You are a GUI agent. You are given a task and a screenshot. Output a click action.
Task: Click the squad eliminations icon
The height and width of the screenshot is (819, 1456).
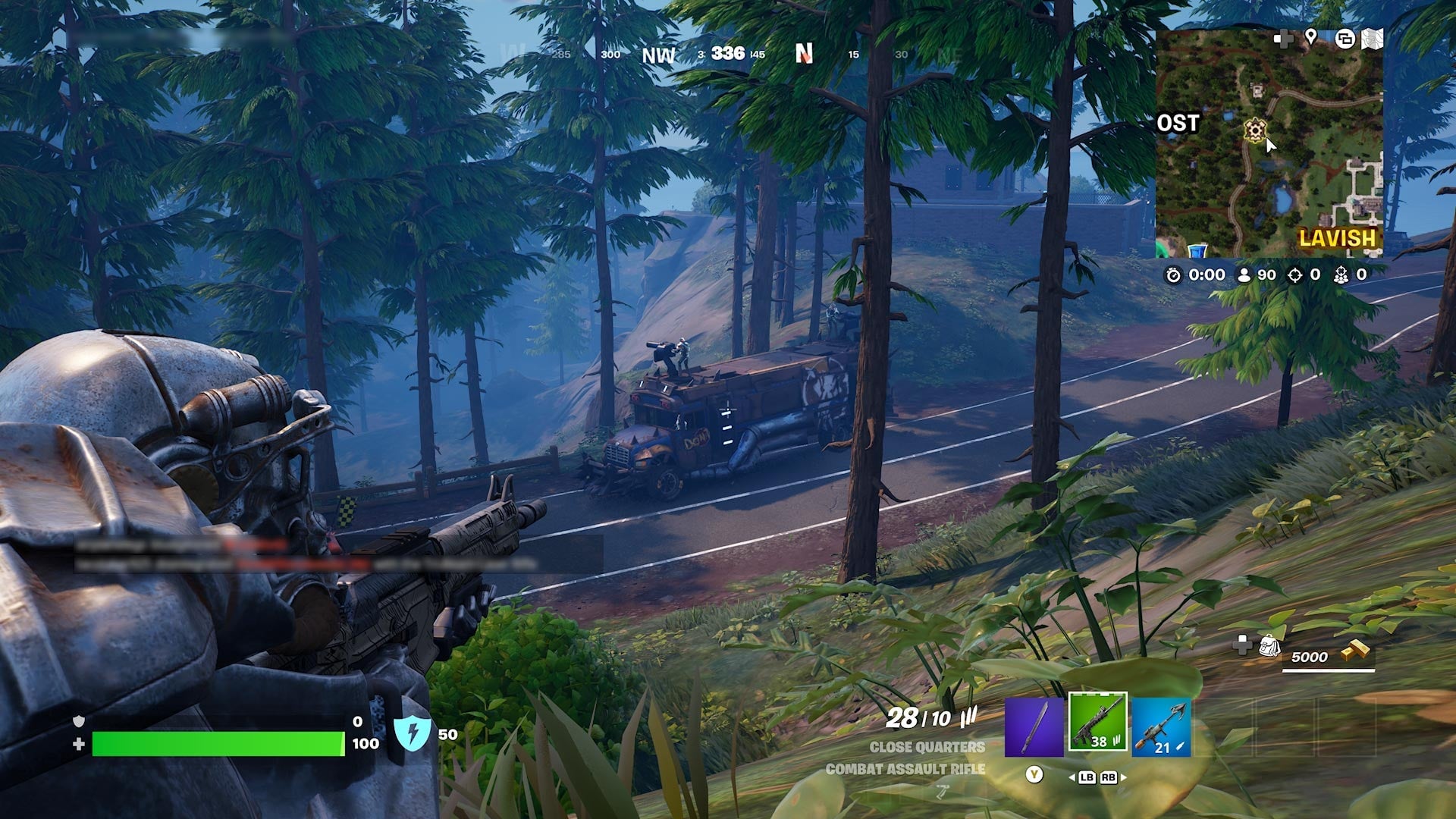click(1341, 275)
